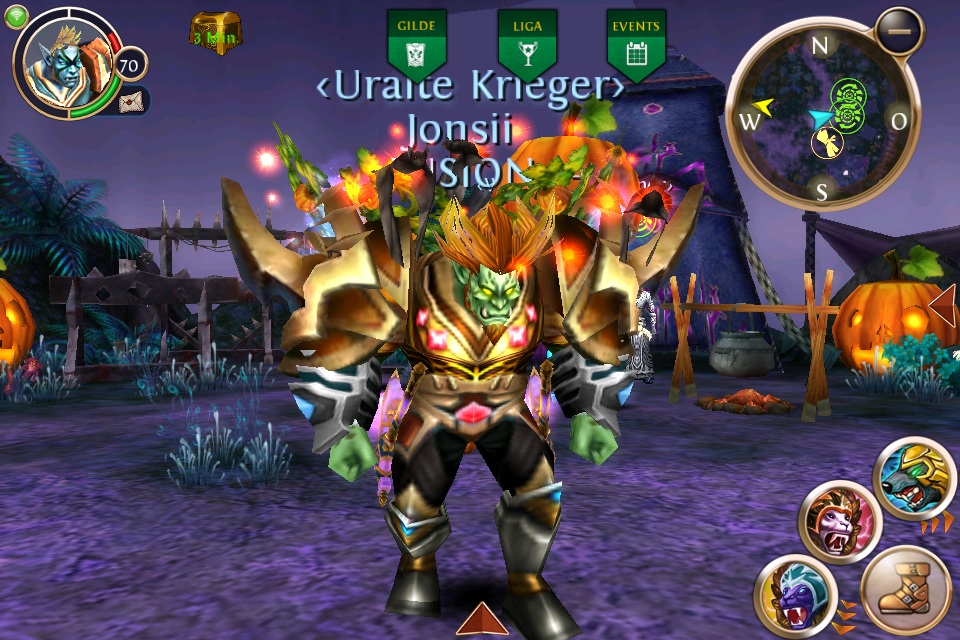Open the Liga trophy banner
This screenshot has width=960, height=640.
[527, 44]
